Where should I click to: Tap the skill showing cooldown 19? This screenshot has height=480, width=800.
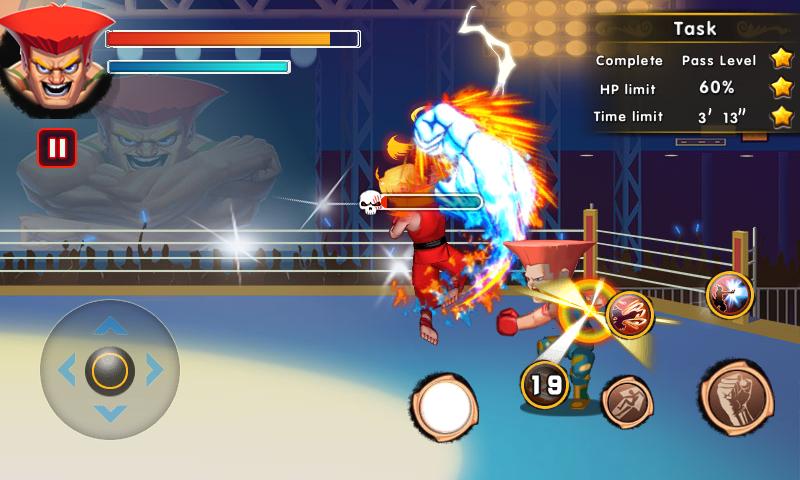pyautogui.click(x=545, y=384)
